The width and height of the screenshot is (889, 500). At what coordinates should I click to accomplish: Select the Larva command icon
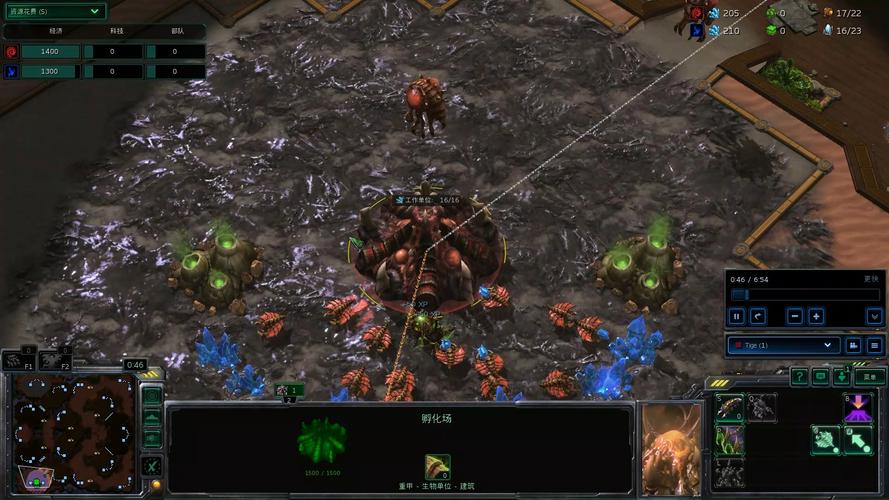(729, 407)
